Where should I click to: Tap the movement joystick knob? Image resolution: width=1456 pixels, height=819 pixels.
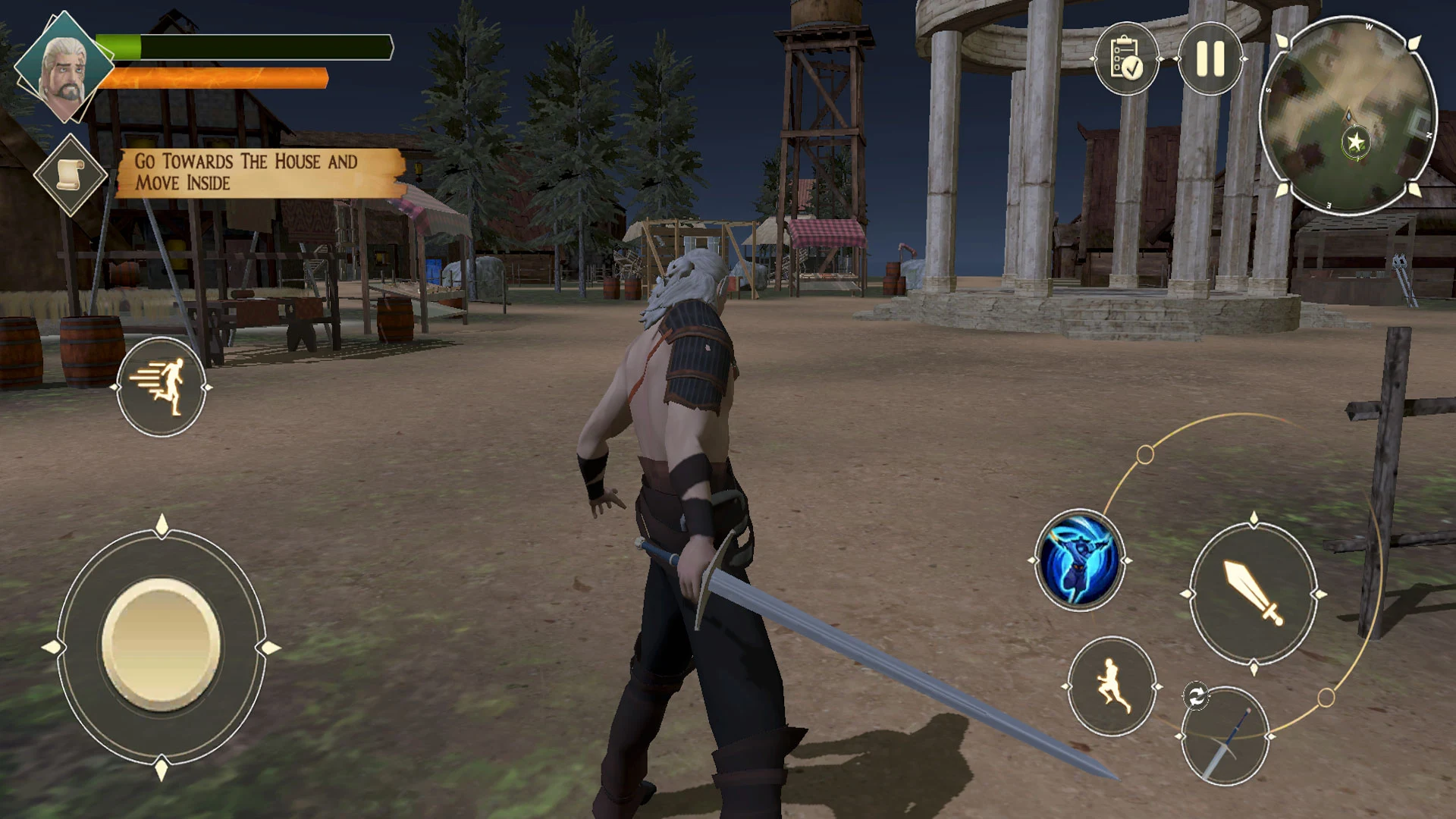point(161,645)
